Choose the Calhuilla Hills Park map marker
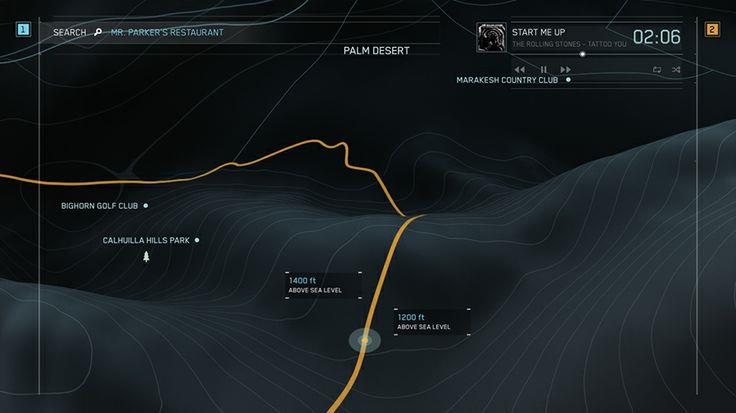 point(197,240)
